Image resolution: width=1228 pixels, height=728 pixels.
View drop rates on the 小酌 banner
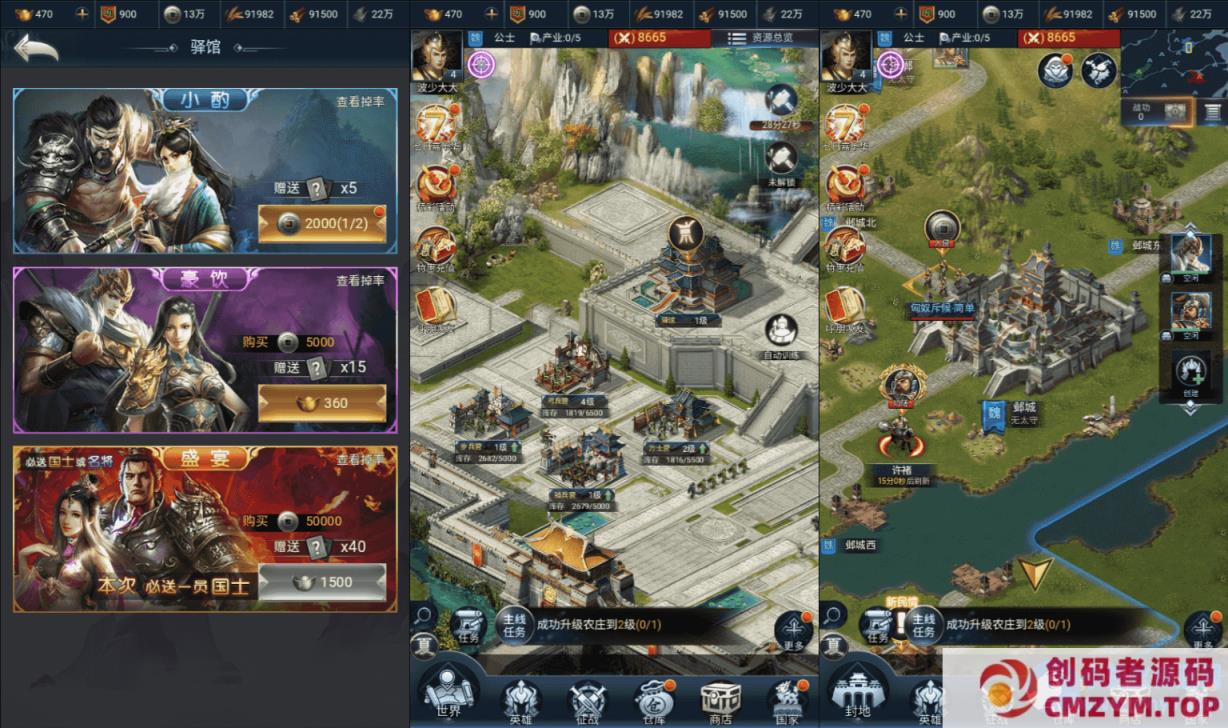click(360, 101)
